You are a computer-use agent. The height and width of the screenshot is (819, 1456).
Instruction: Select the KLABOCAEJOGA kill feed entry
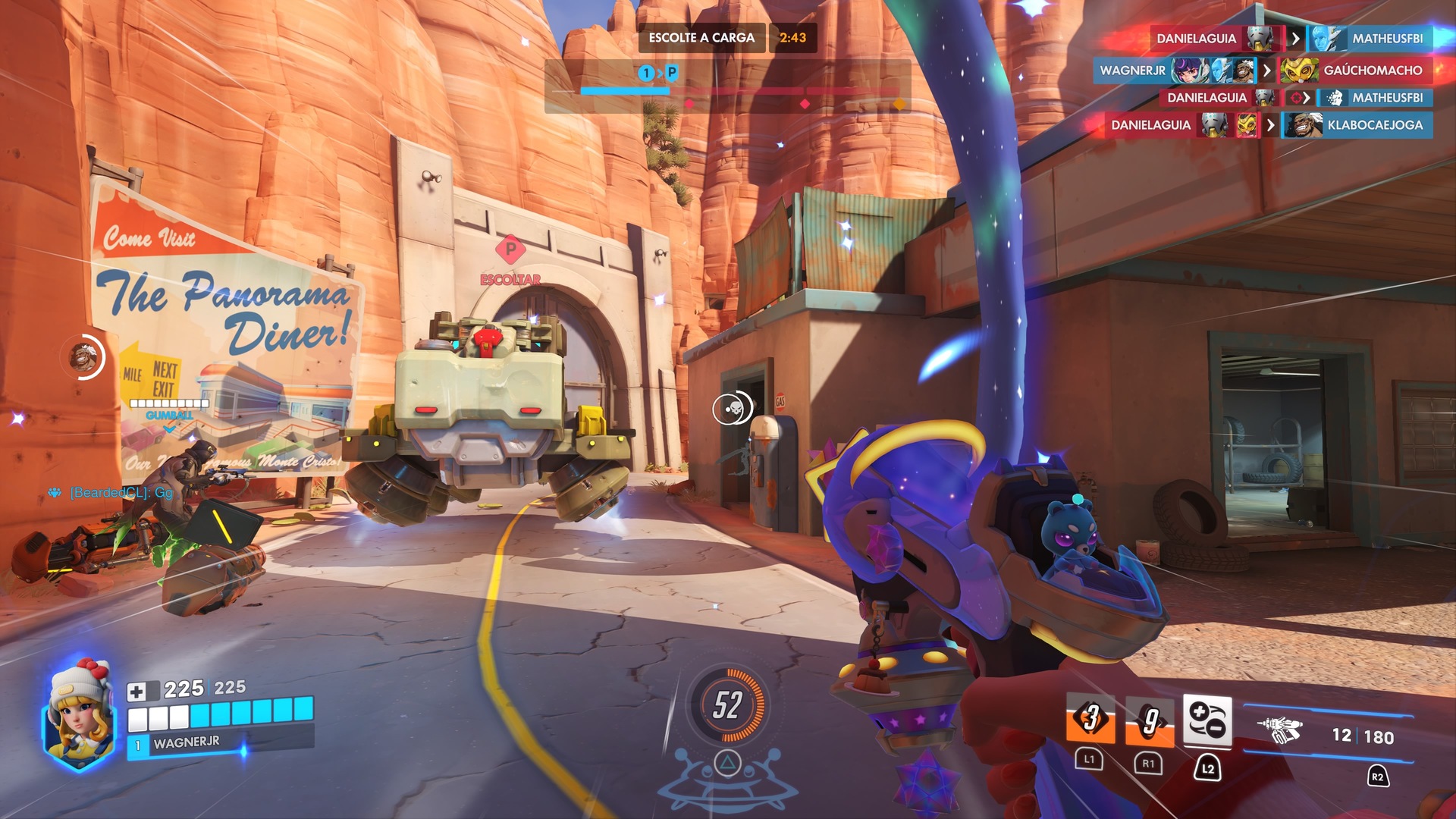point(1357,125)
